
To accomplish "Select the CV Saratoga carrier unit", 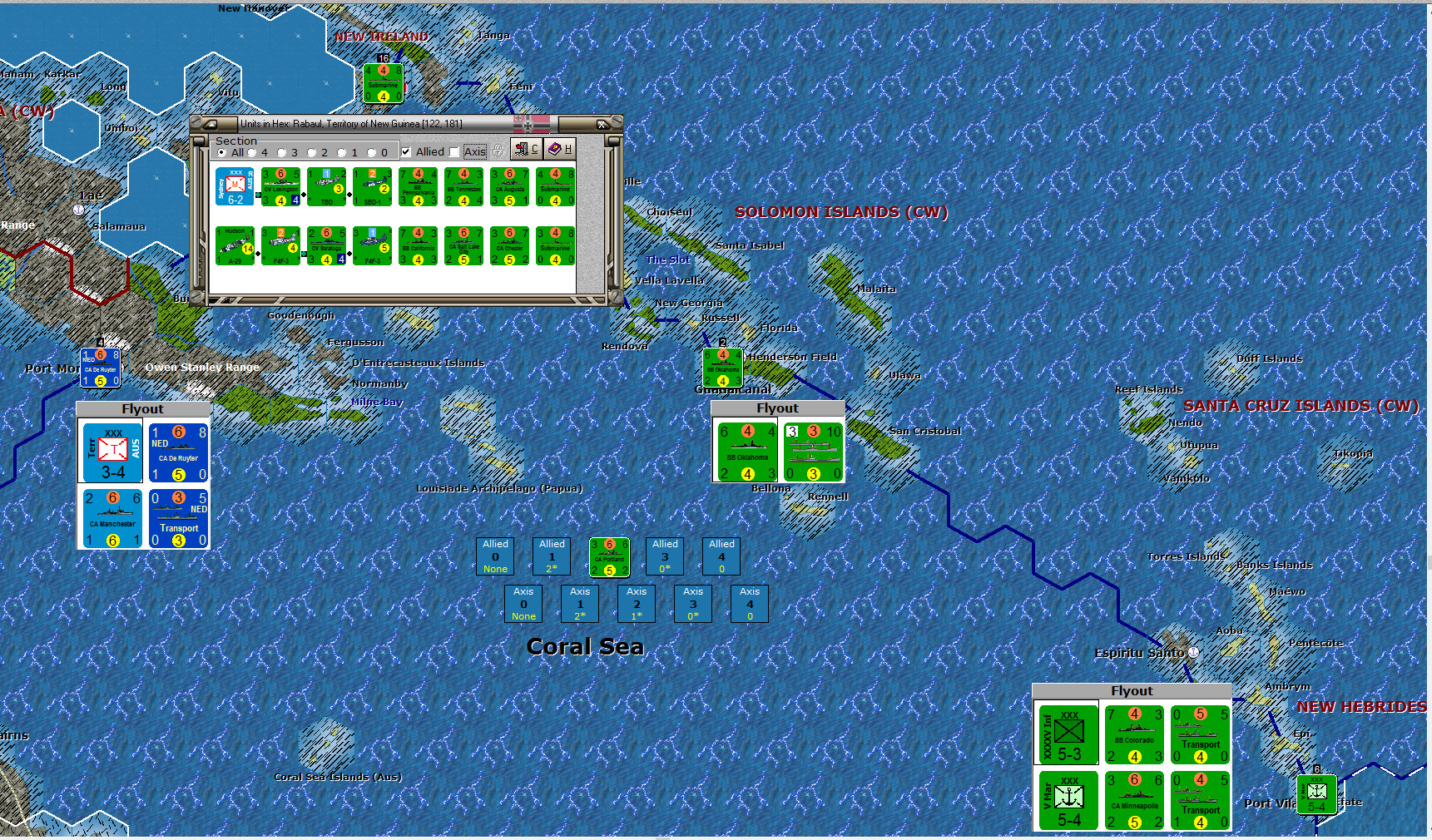I will [x=327, y=247].
